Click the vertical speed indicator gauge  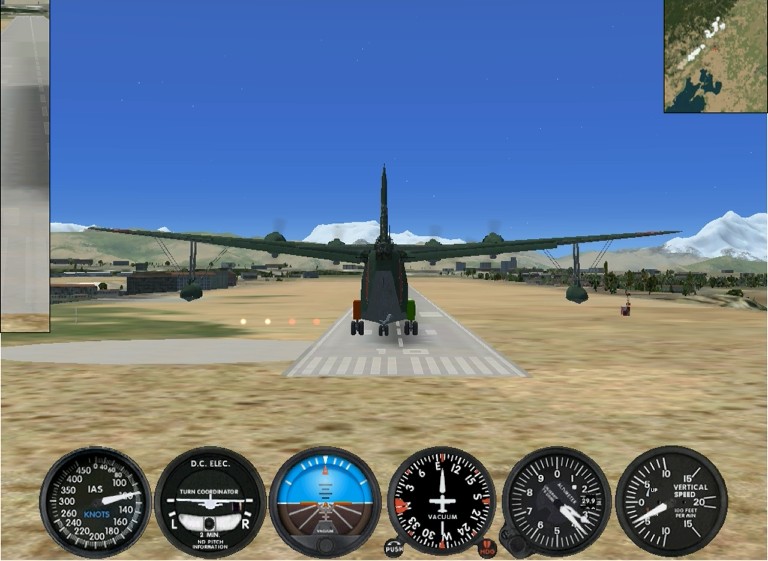[x=671, y=501]
